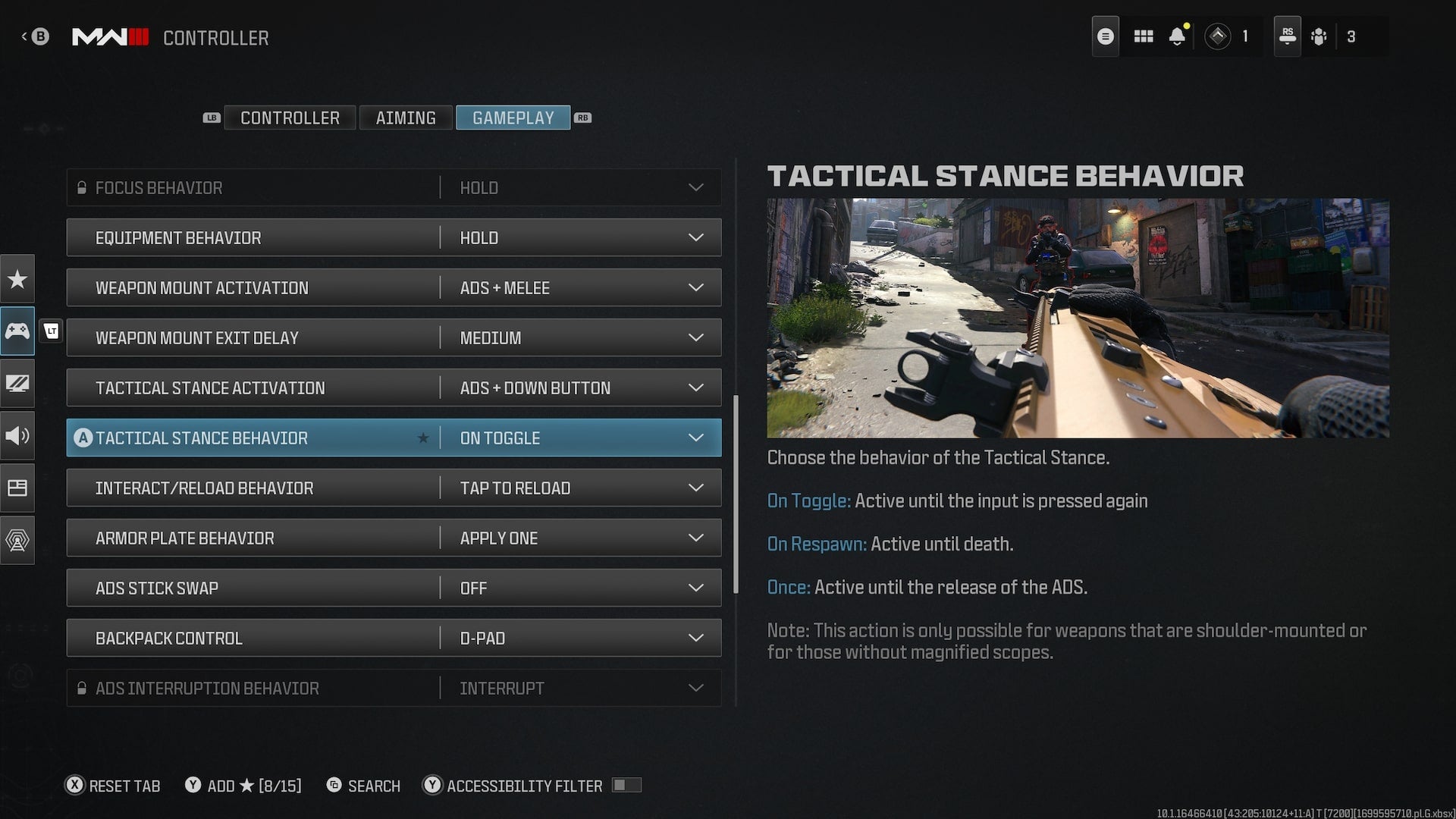Viewport: 1456px width, 819px height.
Task: Toggle the Accessibility Filter switch
Action: 626,786
